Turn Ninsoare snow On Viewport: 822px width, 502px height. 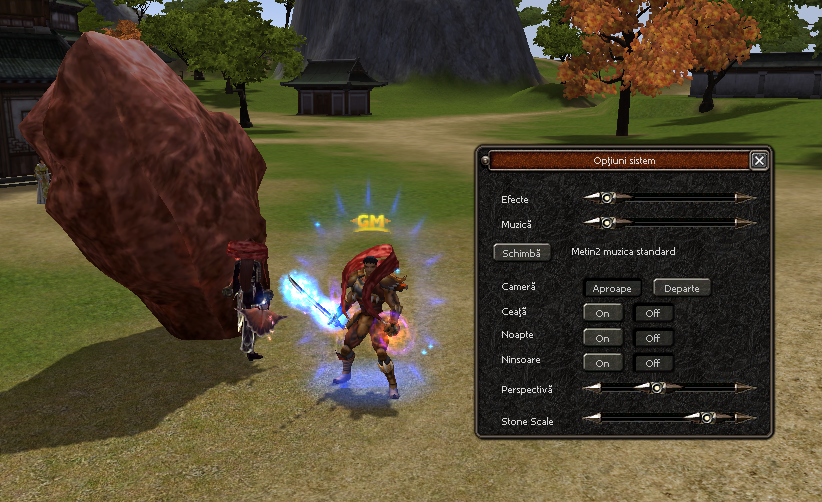pyautogui.click(x=603, y=363)
